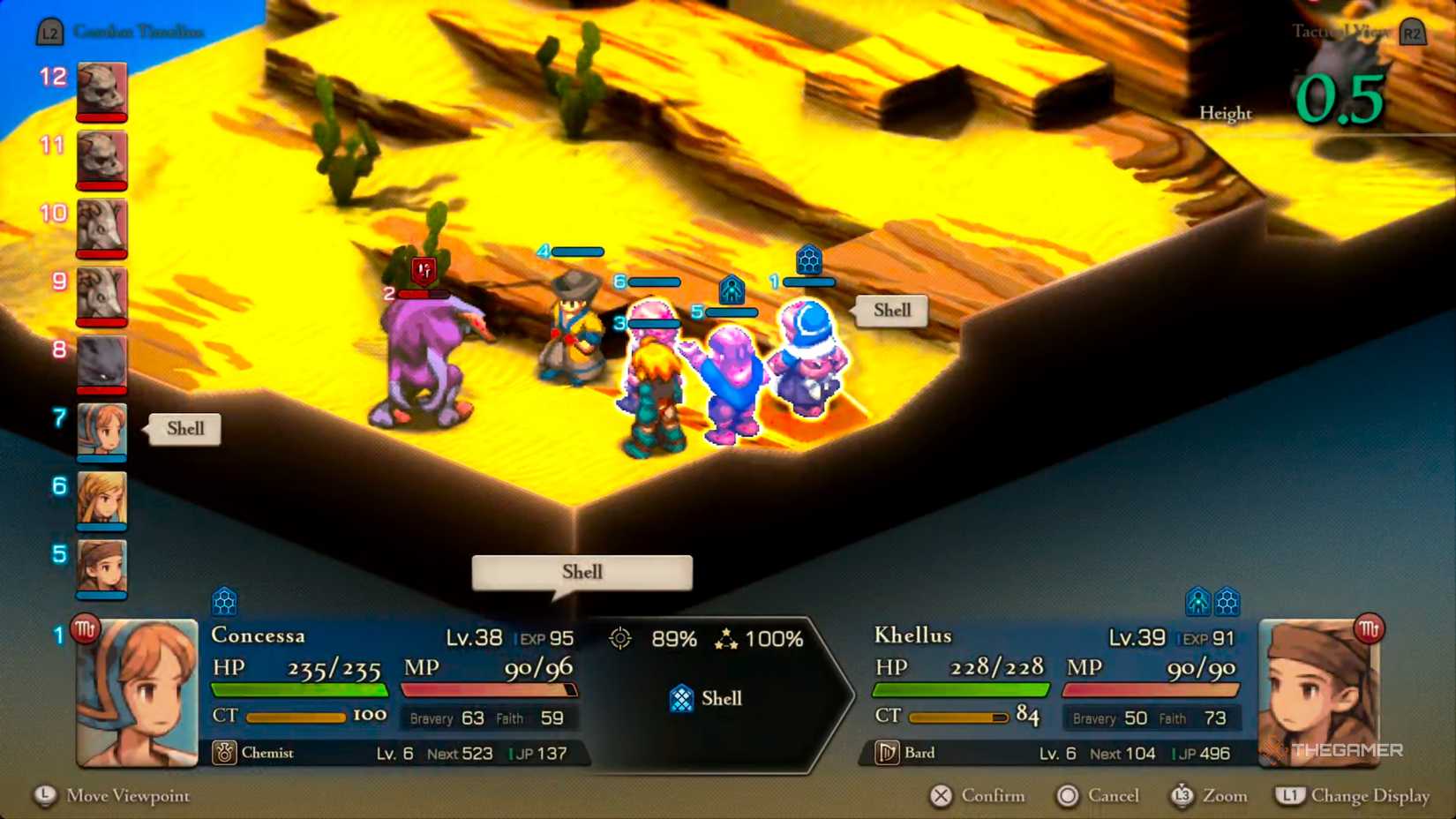Click the star icon beside 100%
Screen dimensions: 1456x819
click(x=726, y=639)
